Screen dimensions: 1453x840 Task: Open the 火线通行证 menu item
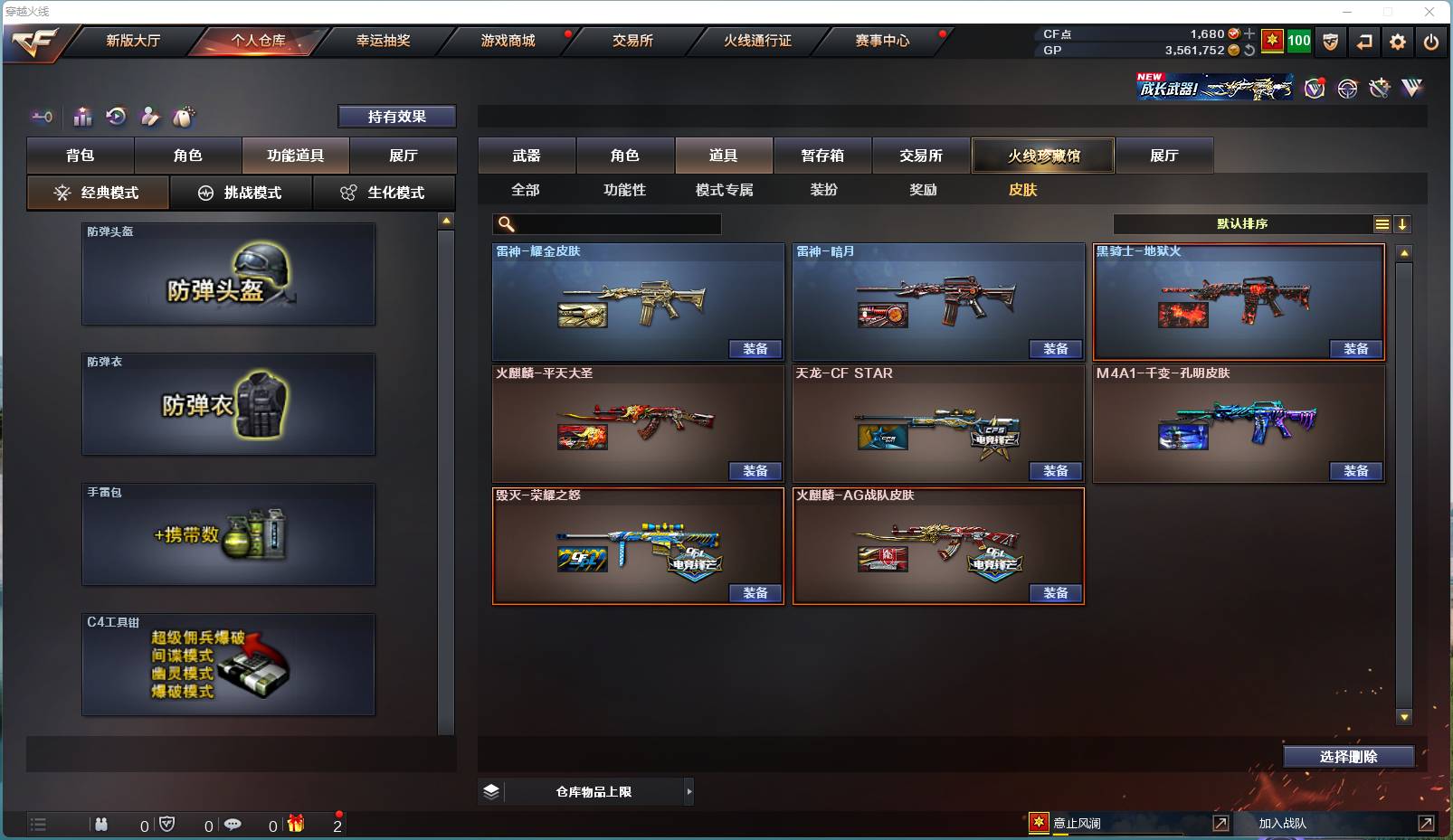point(756,41)
